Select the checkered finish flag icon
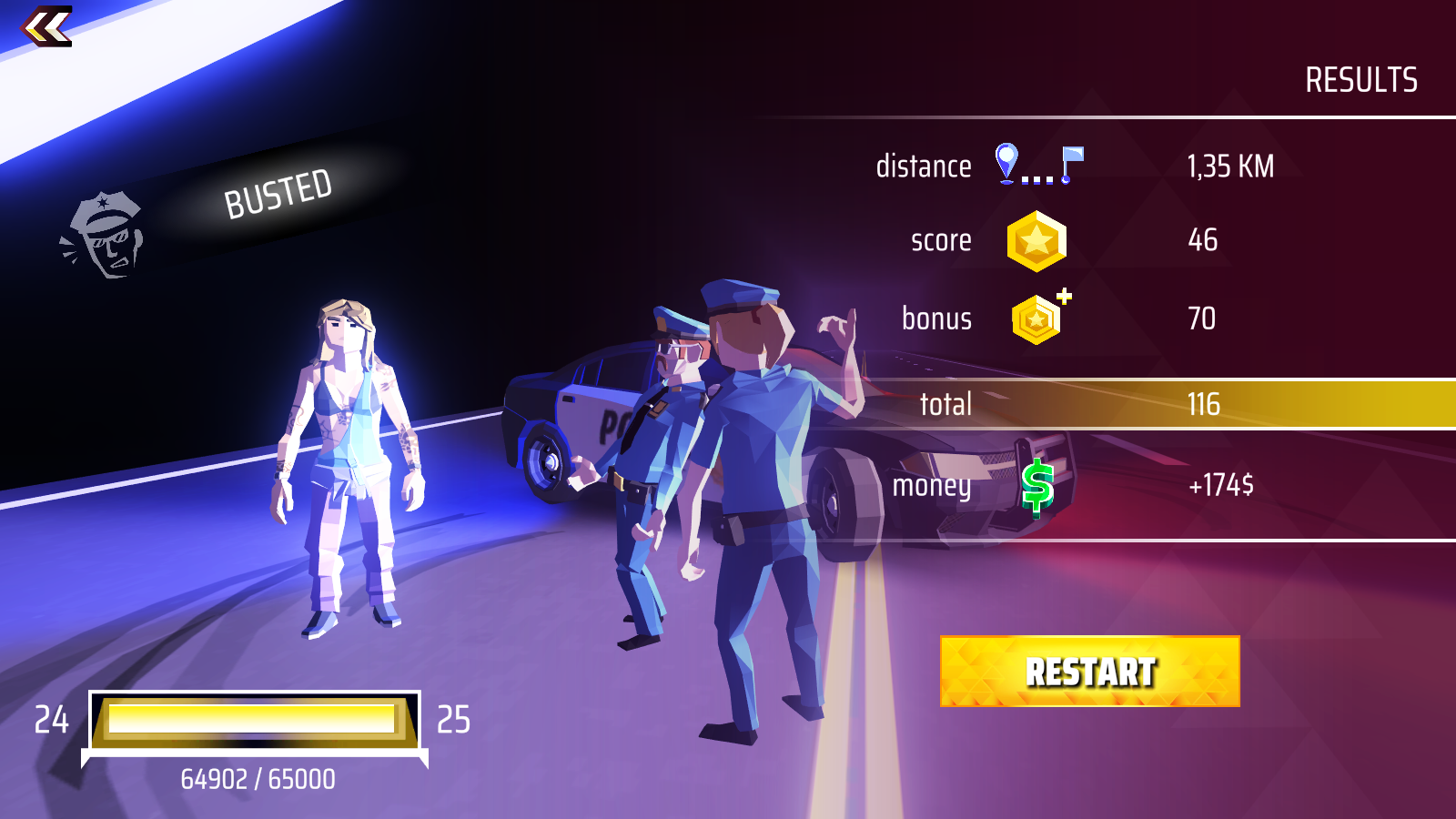 point(1072,161)
